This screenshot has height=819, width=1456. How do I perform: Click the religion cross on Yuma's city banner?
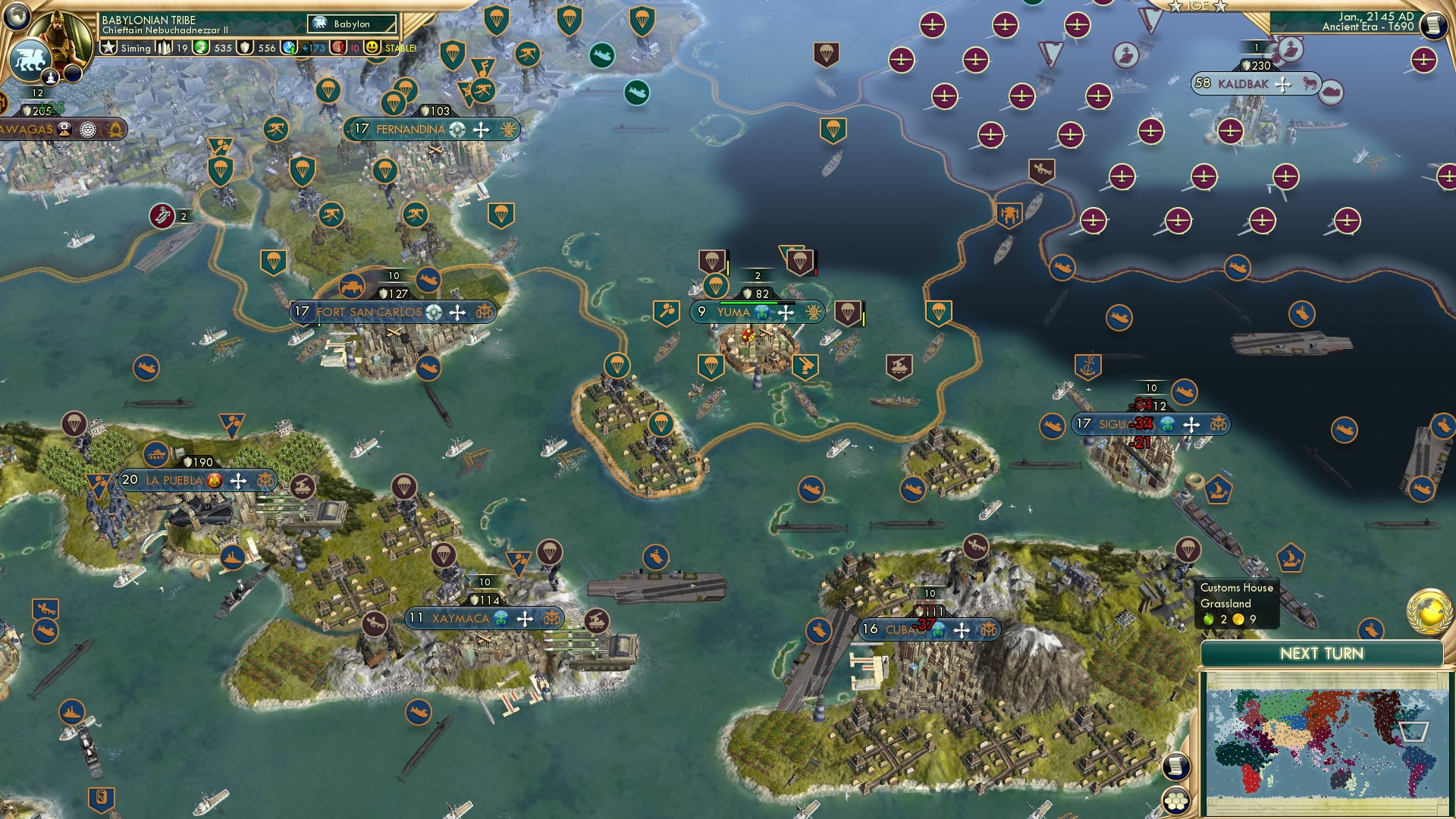pyautogui.click(x=786, y=312)
